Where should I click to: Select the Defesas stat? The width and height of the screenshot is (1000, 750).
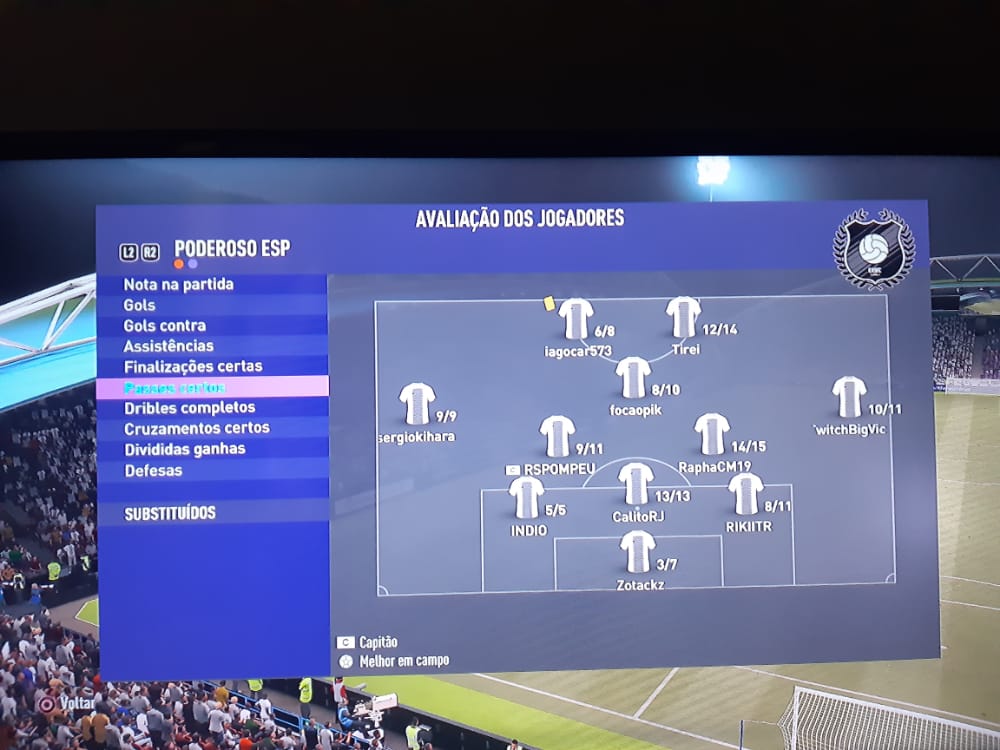pyautogui.click(x=153, y=470)
